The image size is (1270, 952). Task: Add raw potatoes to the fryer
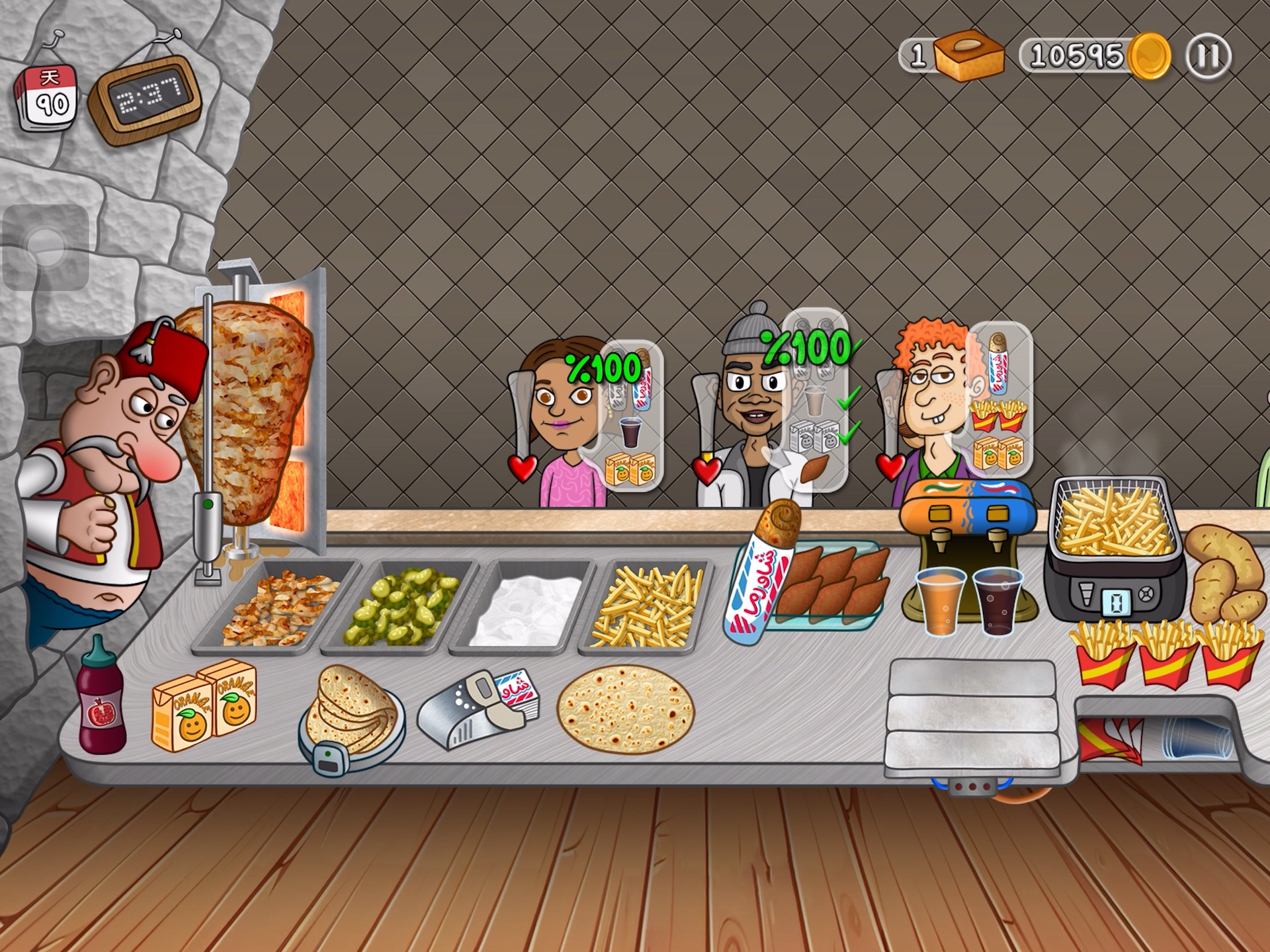[x=1220, y=572]
